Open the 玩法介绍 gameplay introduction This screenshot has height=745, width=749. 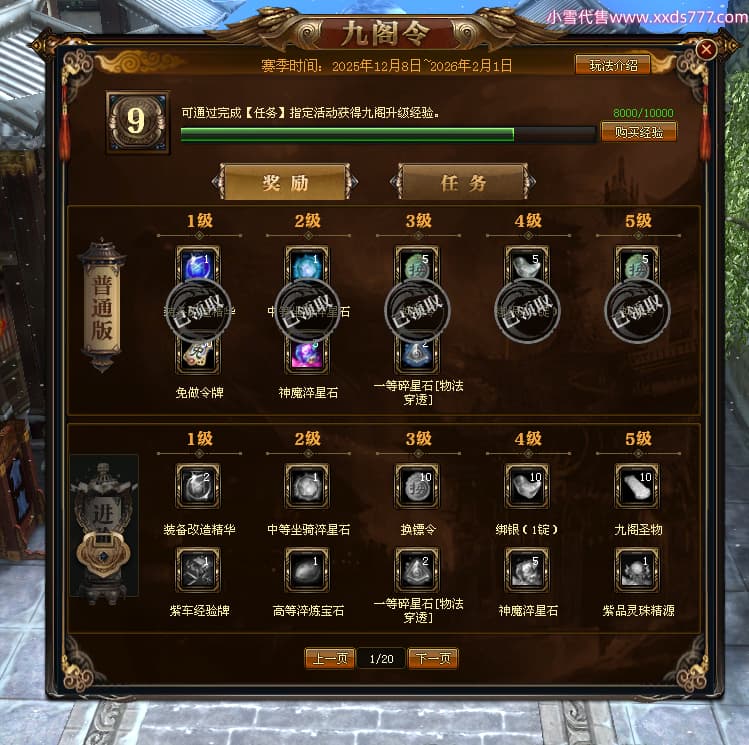(x=613, y=65)
